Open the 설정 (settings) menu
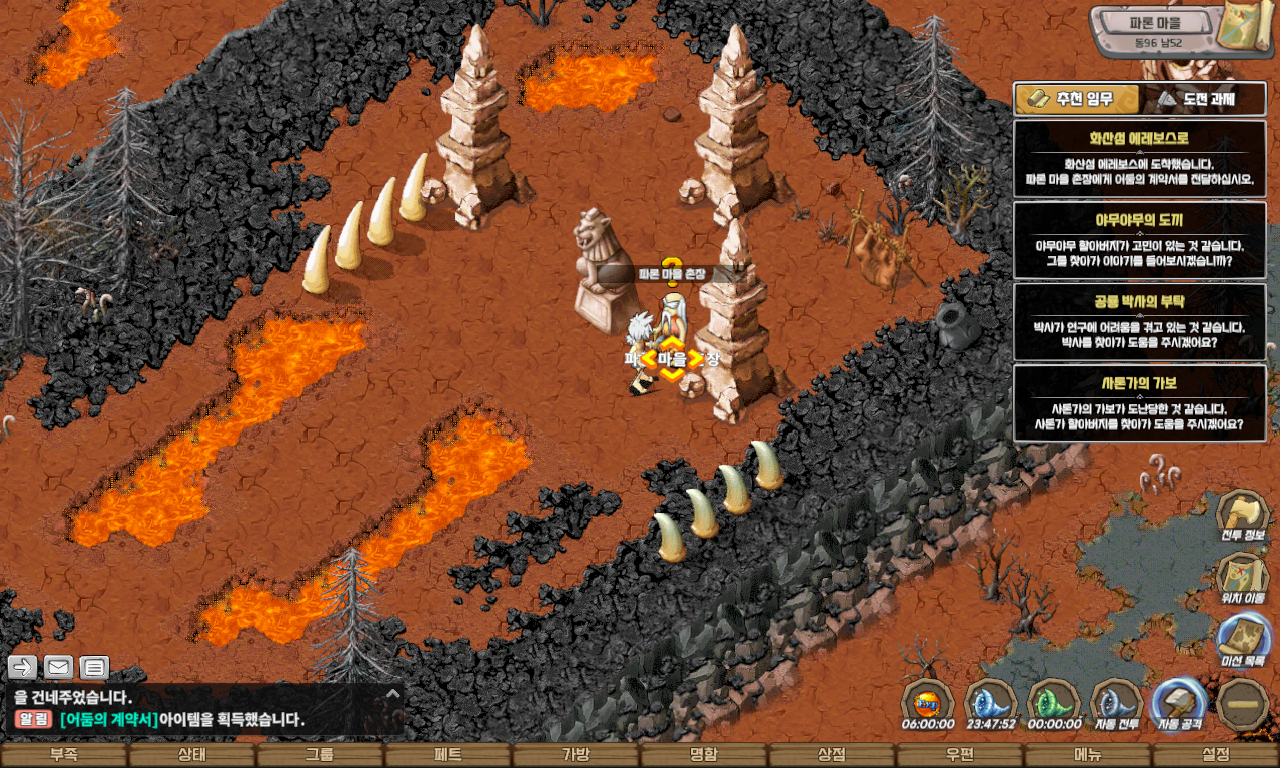1280x768 pixels. pos(1216,755)
